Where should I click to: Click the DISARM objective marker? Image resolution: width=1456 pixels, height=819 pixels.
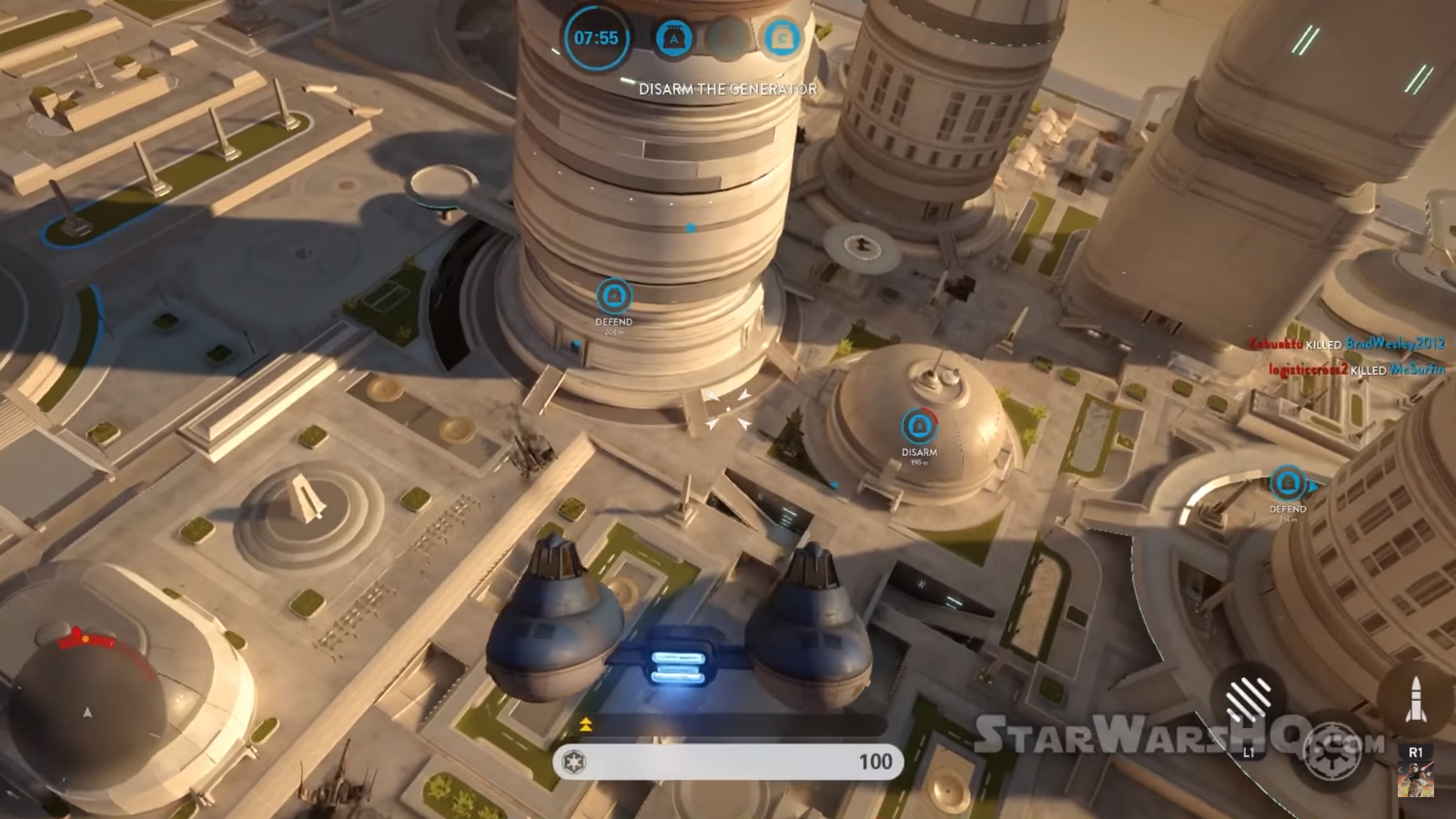(x=919, y=426)
